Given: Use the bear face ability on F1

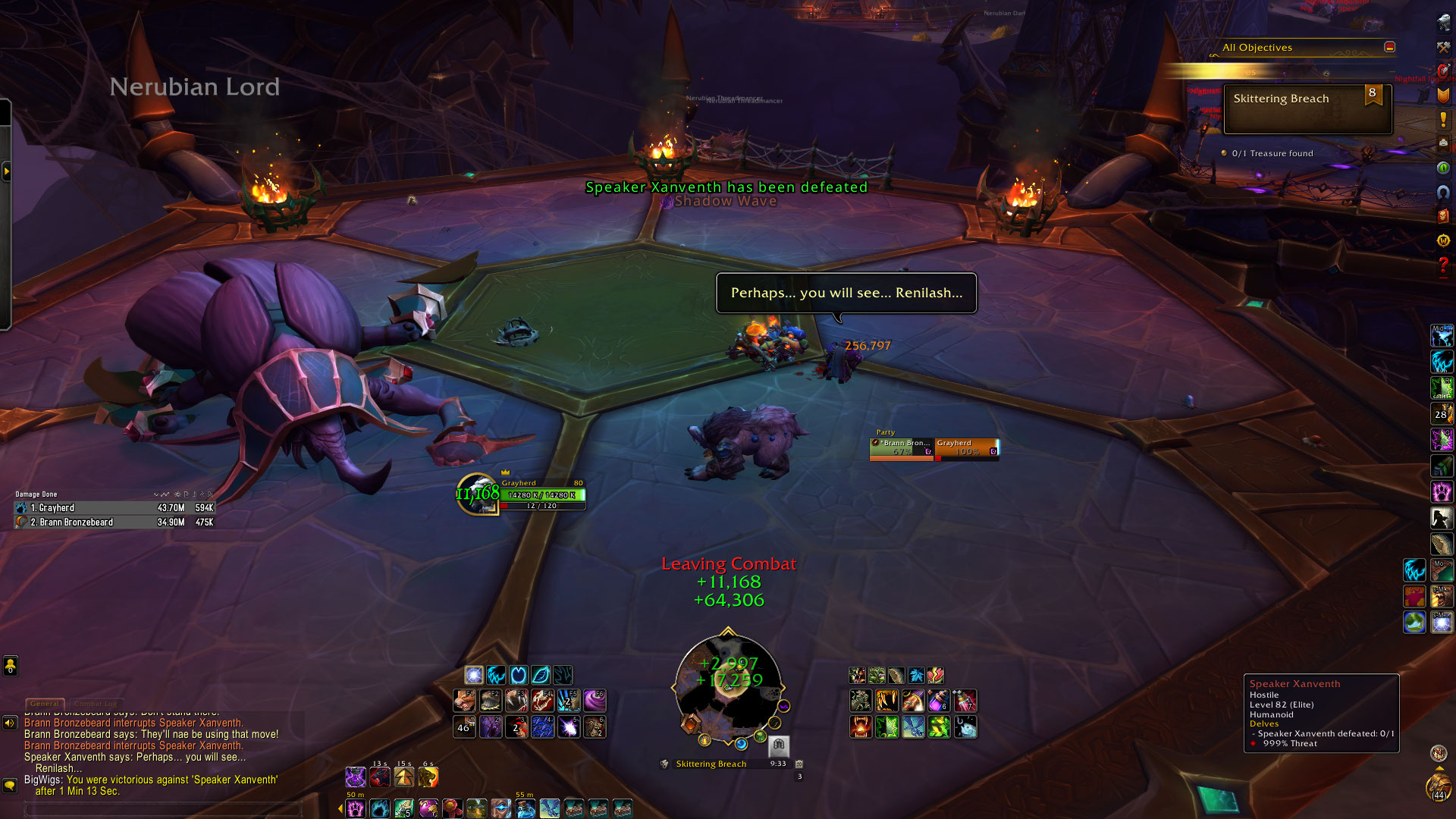Looking at the screenshot, I should (464, 700).
